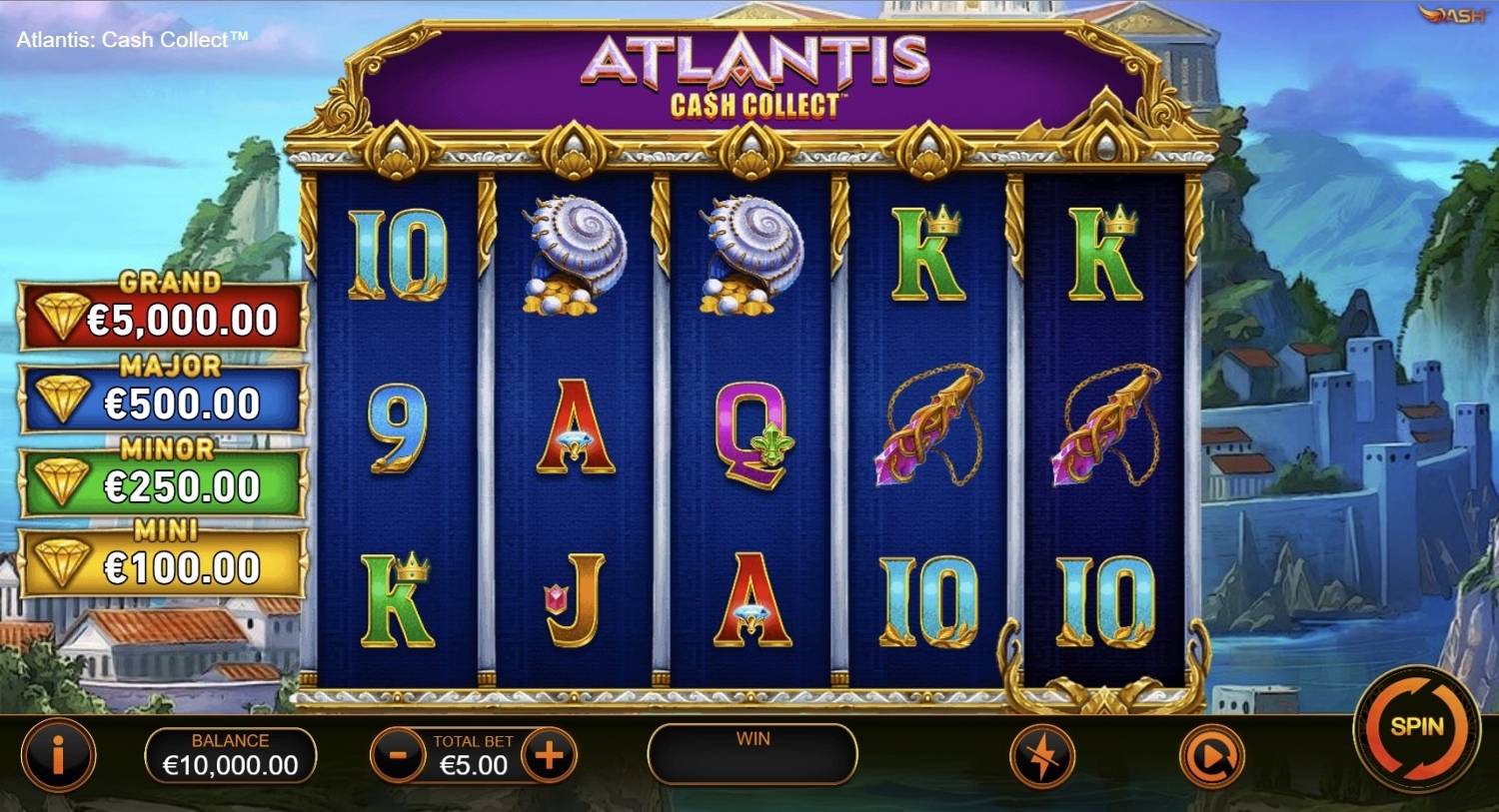Open the autoplay options

pos(1209,755)
